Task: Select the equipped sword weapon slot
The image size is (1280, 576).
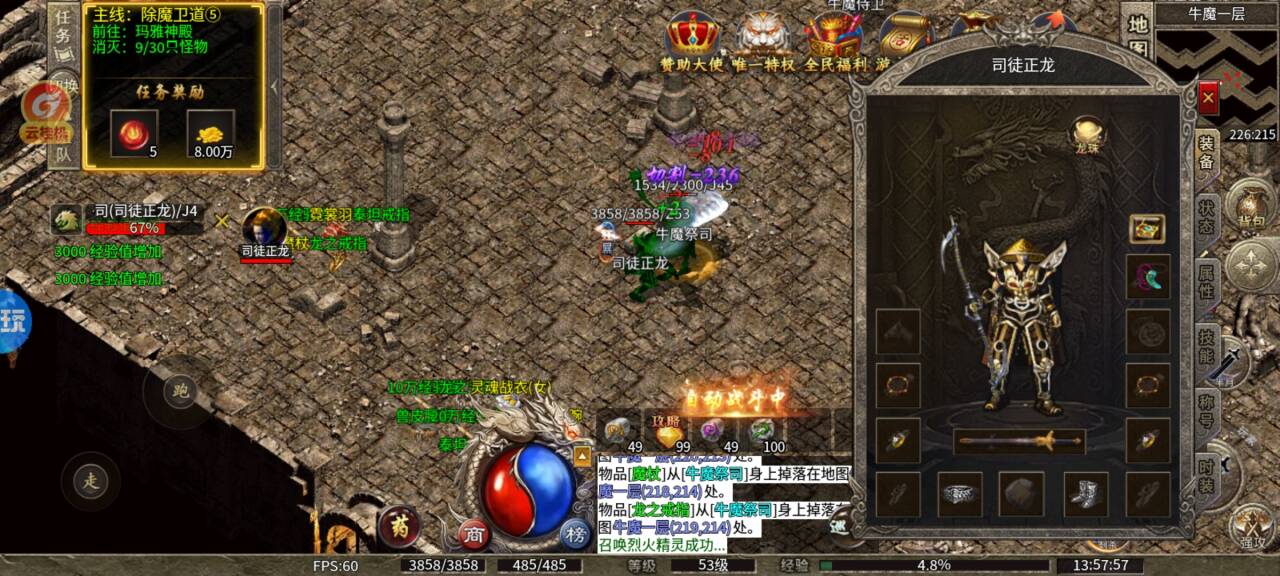Action: click(x=1019, y=440)
